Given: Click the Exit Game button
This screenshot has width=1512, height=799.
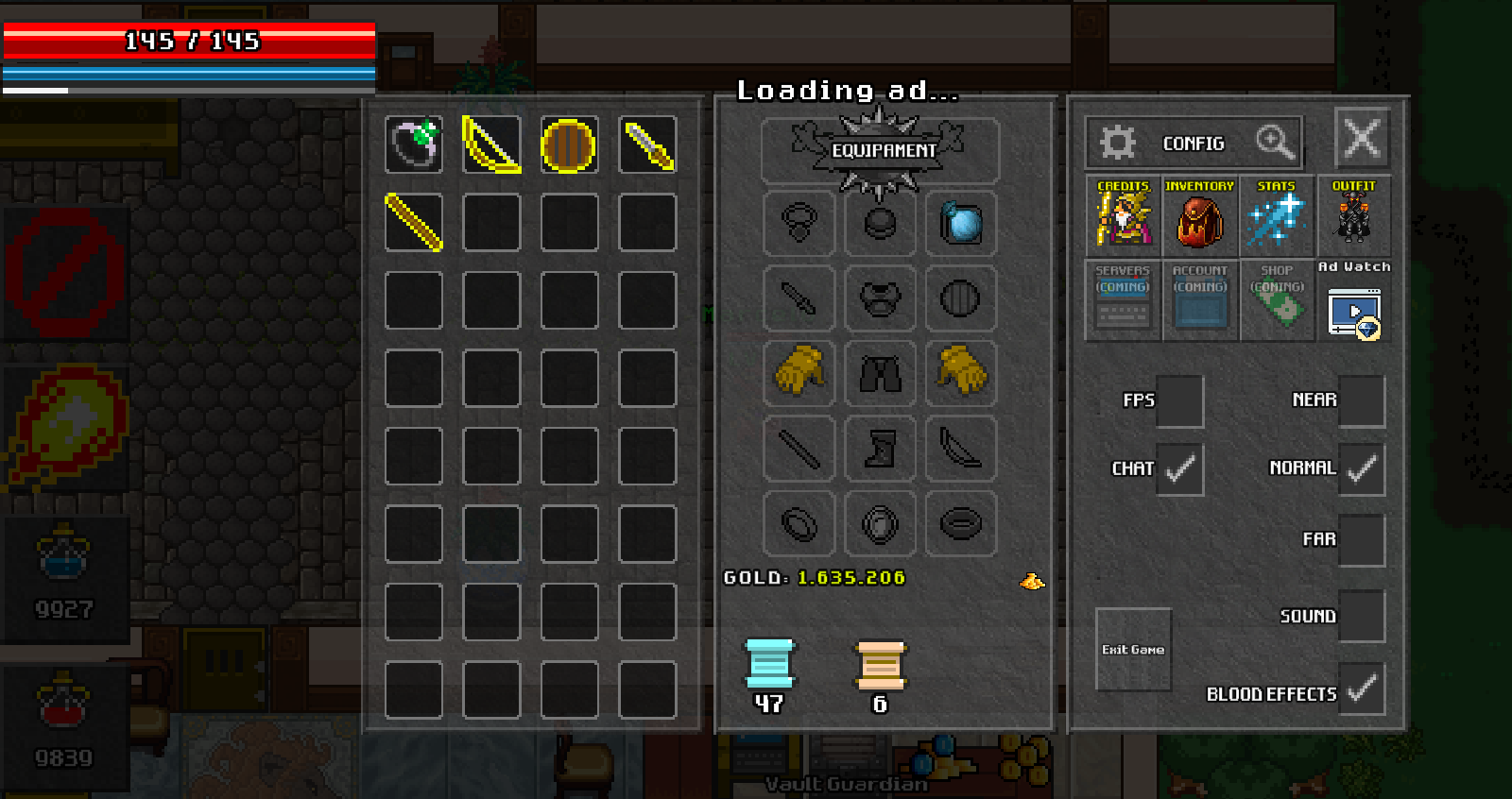Looking at the screenshot, I should (1132, 649).
